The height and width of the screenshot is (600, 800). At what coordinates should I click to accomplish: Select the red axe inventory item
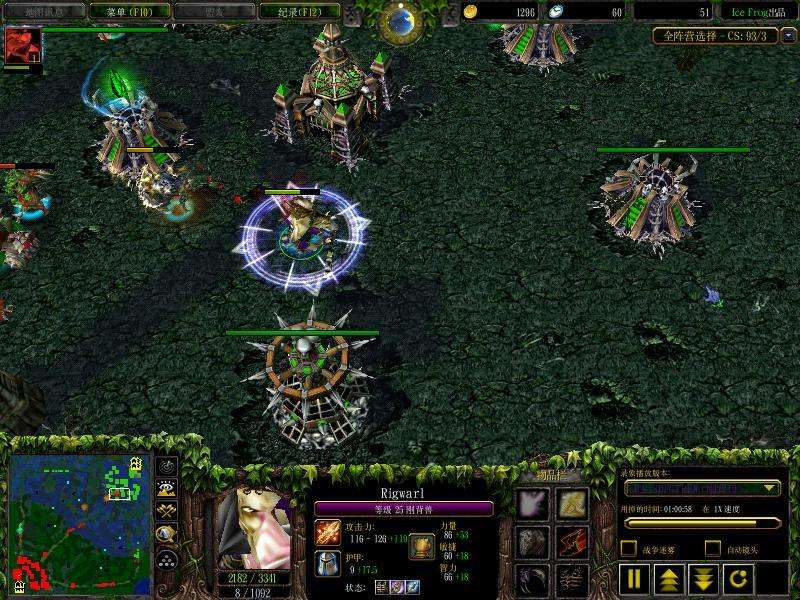coord(572,541)
